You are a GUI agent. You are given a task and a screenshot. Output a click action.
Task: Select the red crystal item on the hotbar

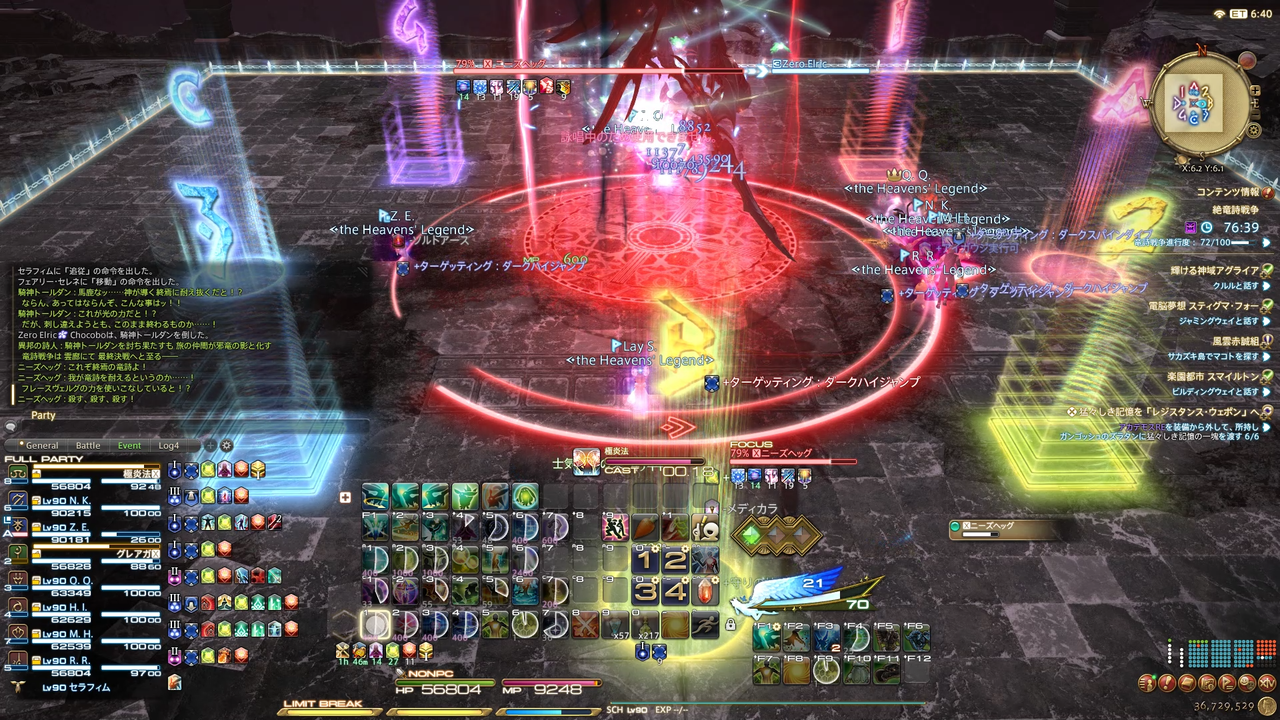tap(703, 591)
